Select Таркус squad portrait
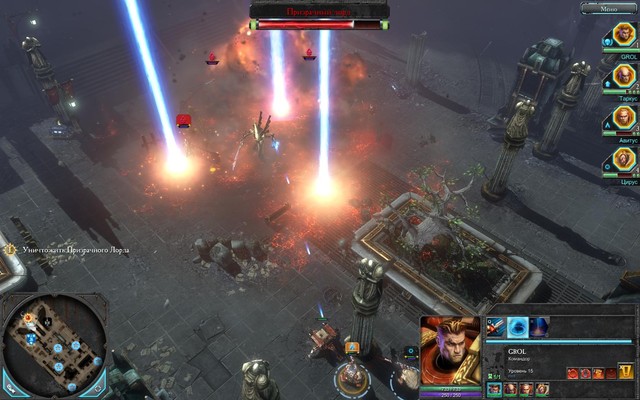This screenshot has width=640, height=400. (x=621, y=77)
